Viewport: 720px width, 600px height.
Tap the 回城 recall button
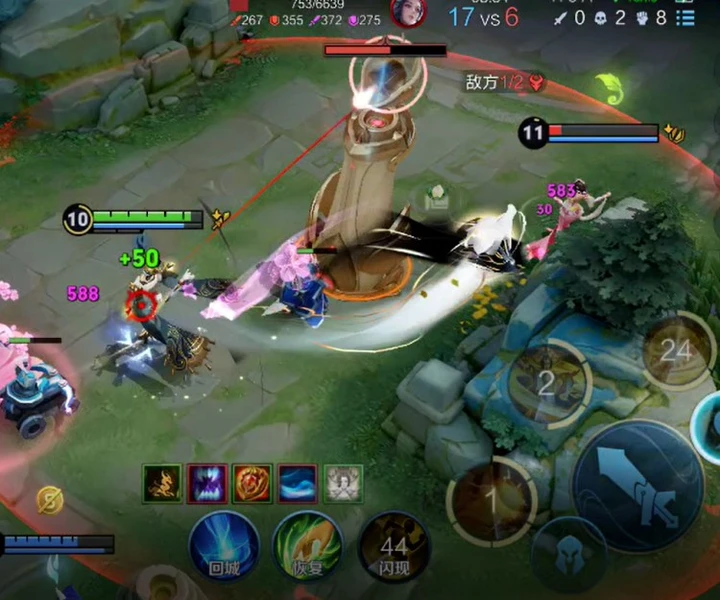(224, 545)
